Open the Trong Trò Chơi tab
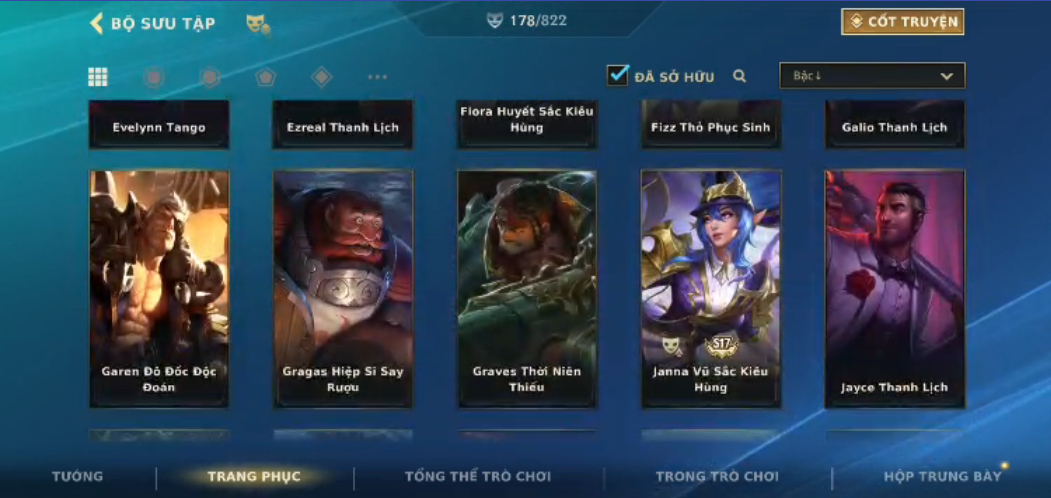The height and width of the screenshot is (498, 1051). coord(717,476)
